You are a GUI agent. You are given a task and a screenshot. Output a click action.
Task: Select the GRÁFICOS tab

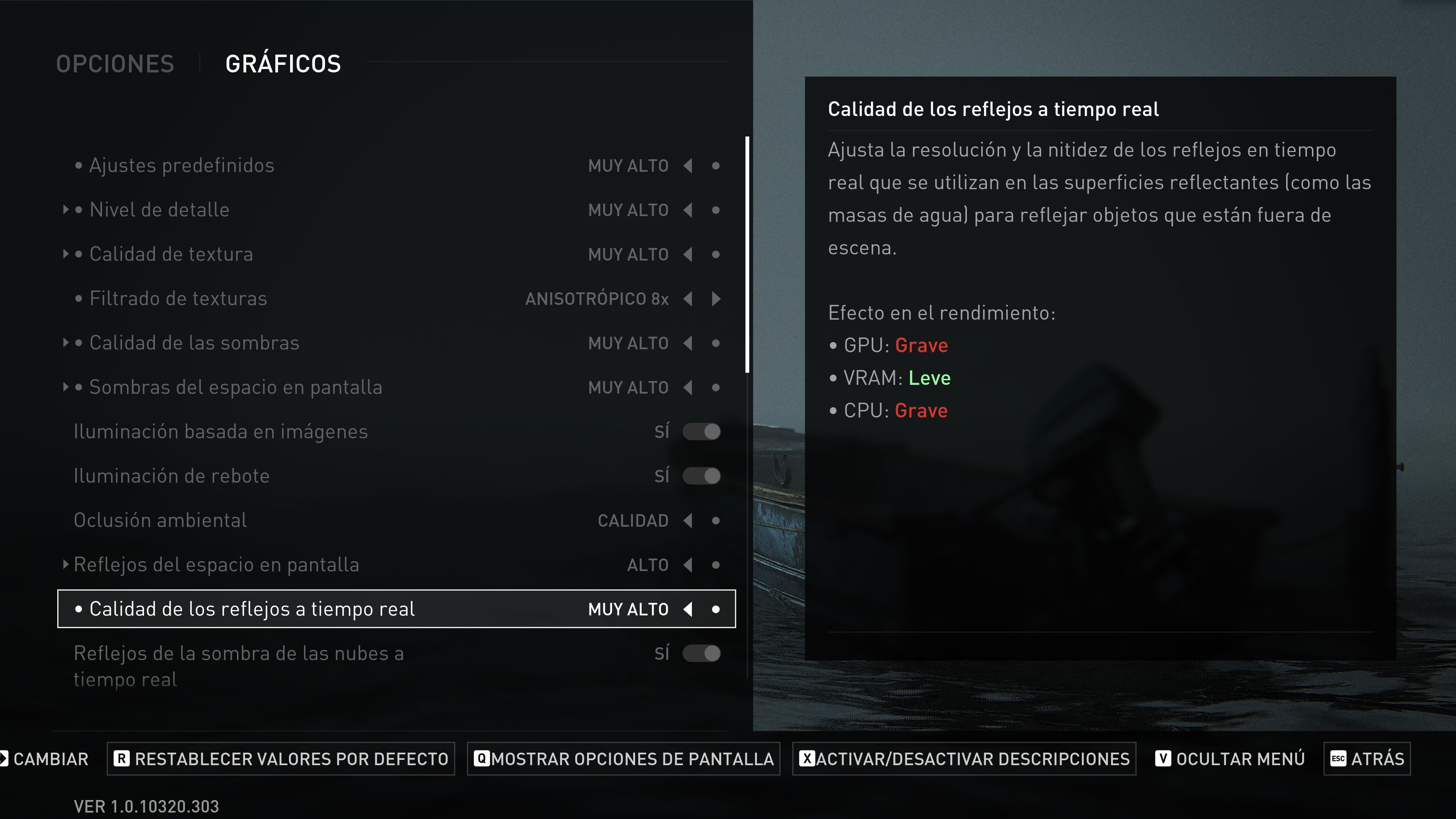pos(282,62)
